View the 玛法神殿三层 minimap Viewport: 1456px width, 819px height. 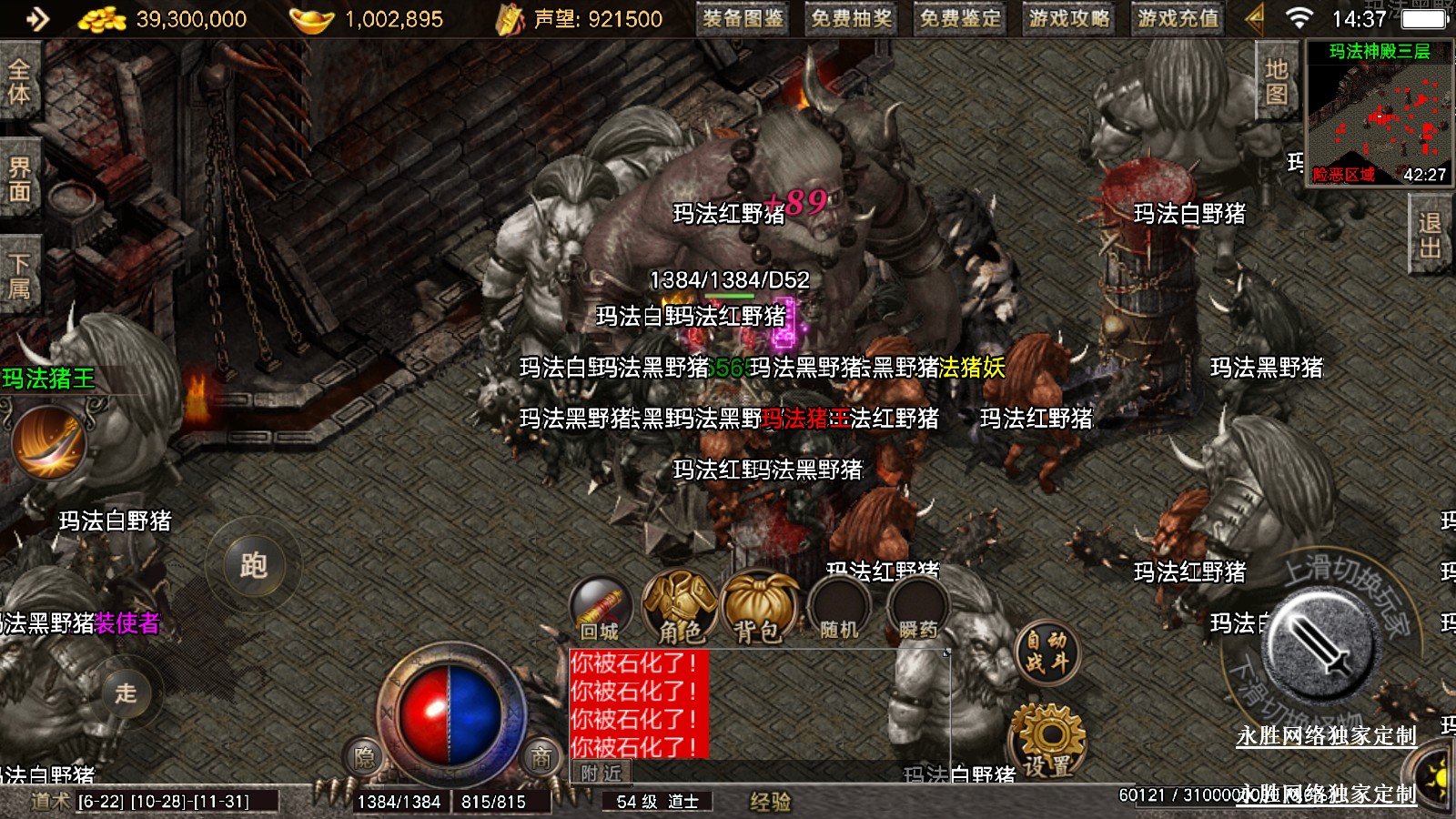click(1378, 114)
